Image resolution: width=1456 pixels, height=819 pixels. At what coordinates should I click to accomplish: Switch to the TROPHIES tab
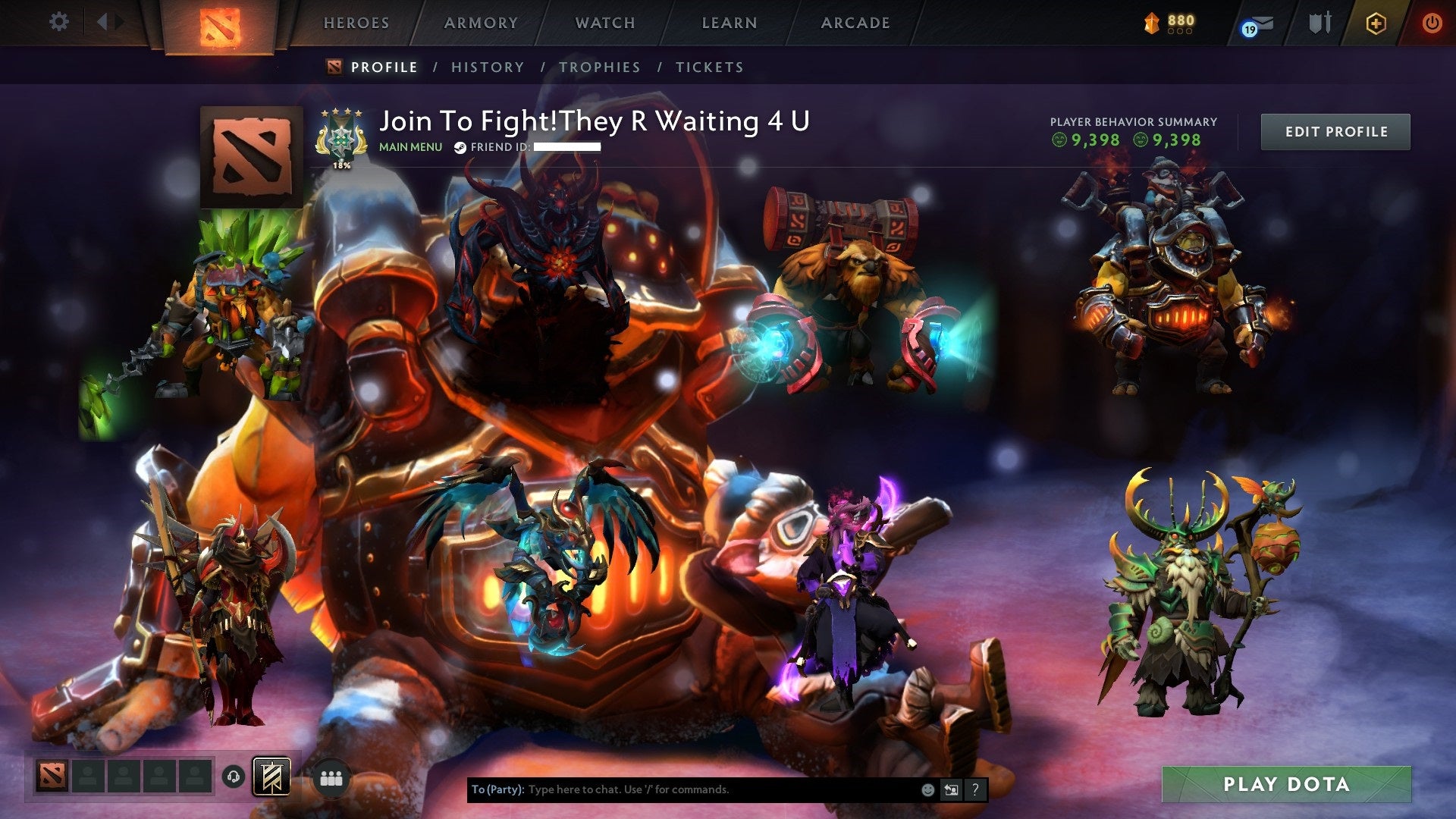point(600,67)
